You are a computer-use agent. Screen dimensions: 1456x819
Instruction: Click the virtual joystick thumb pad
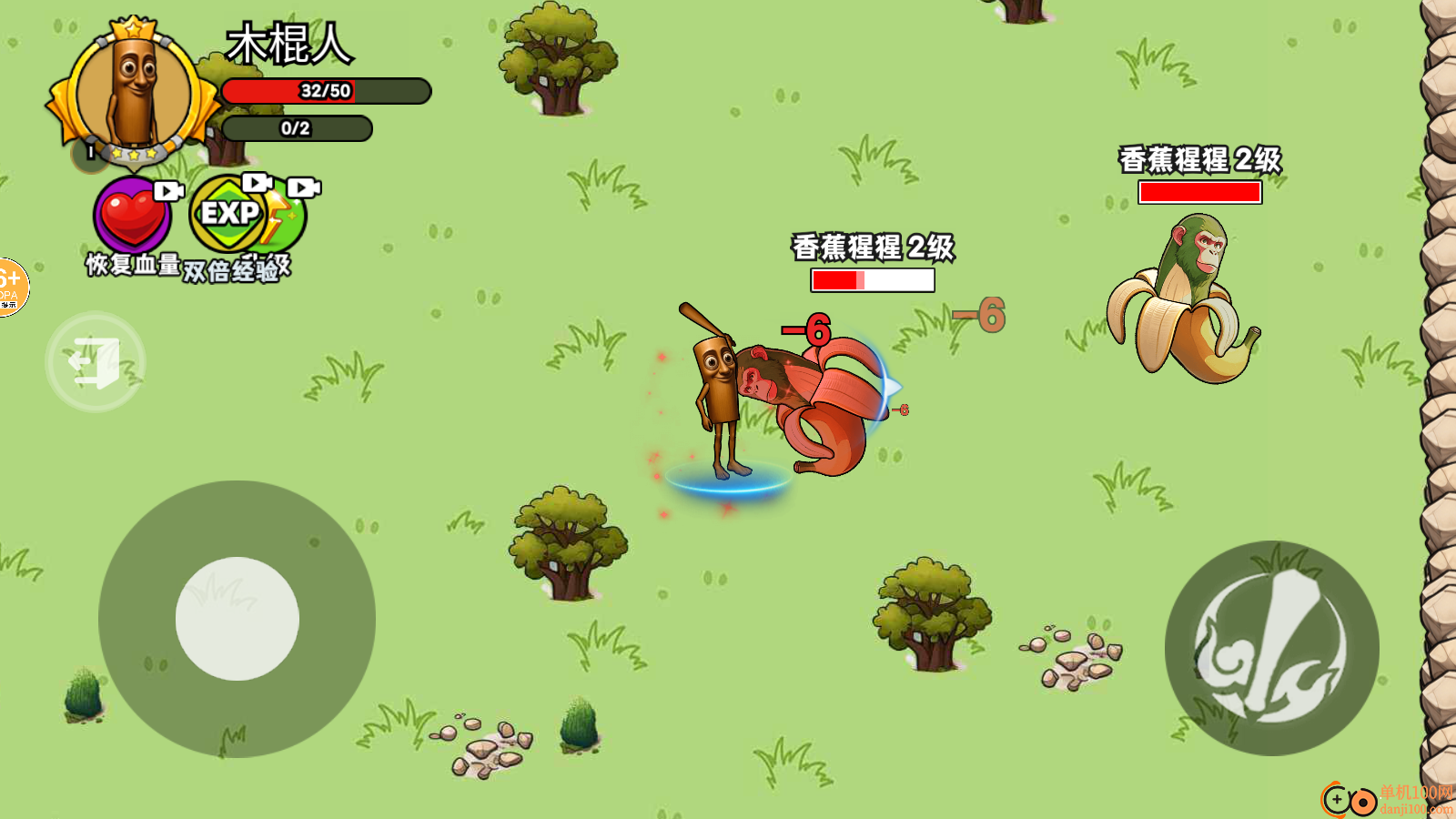238,619
